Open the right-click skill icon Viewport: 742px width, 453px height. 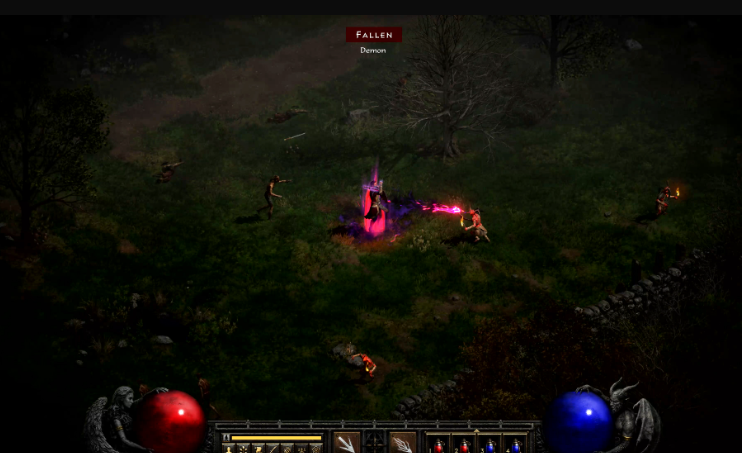coord(402,443)
